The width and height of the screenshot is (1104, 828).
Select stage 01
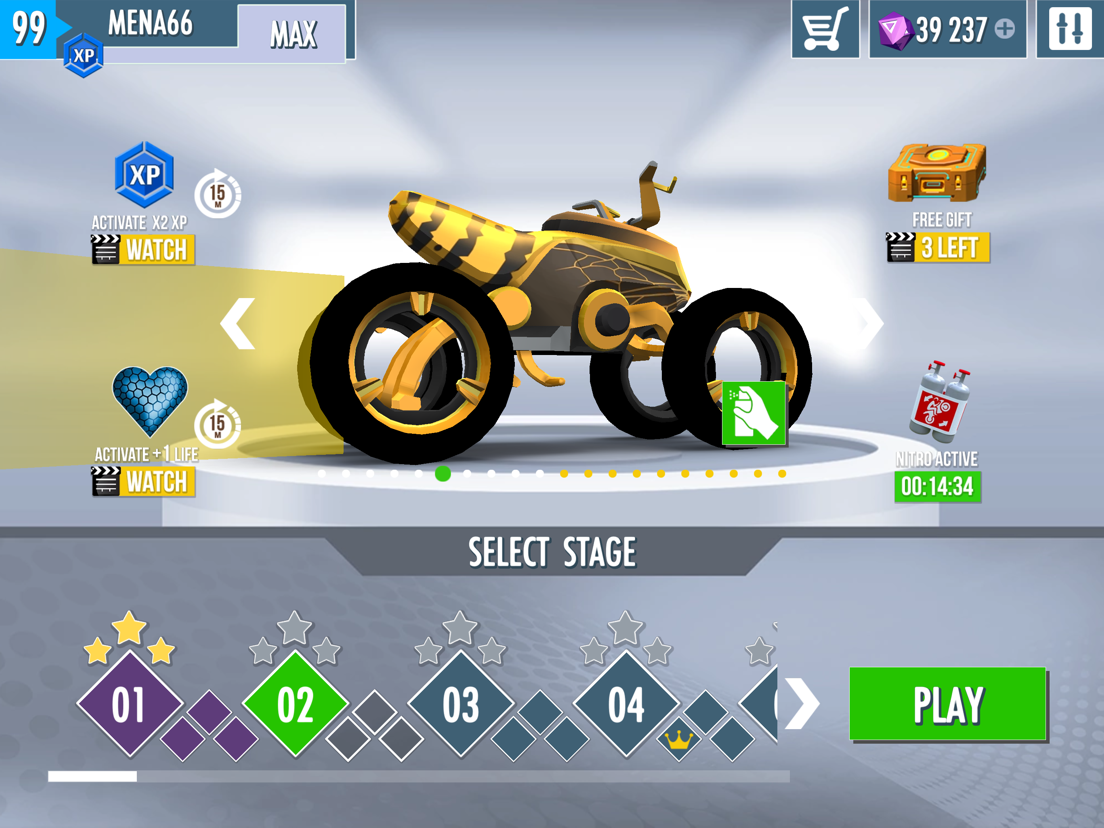pos(129,705)
